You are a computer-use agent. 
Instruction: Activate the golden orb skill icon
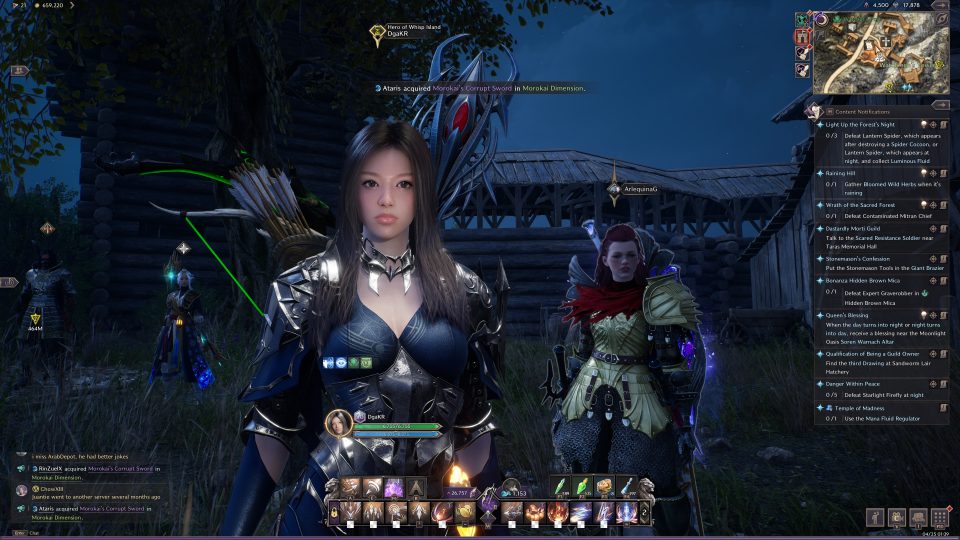[465, 513]
